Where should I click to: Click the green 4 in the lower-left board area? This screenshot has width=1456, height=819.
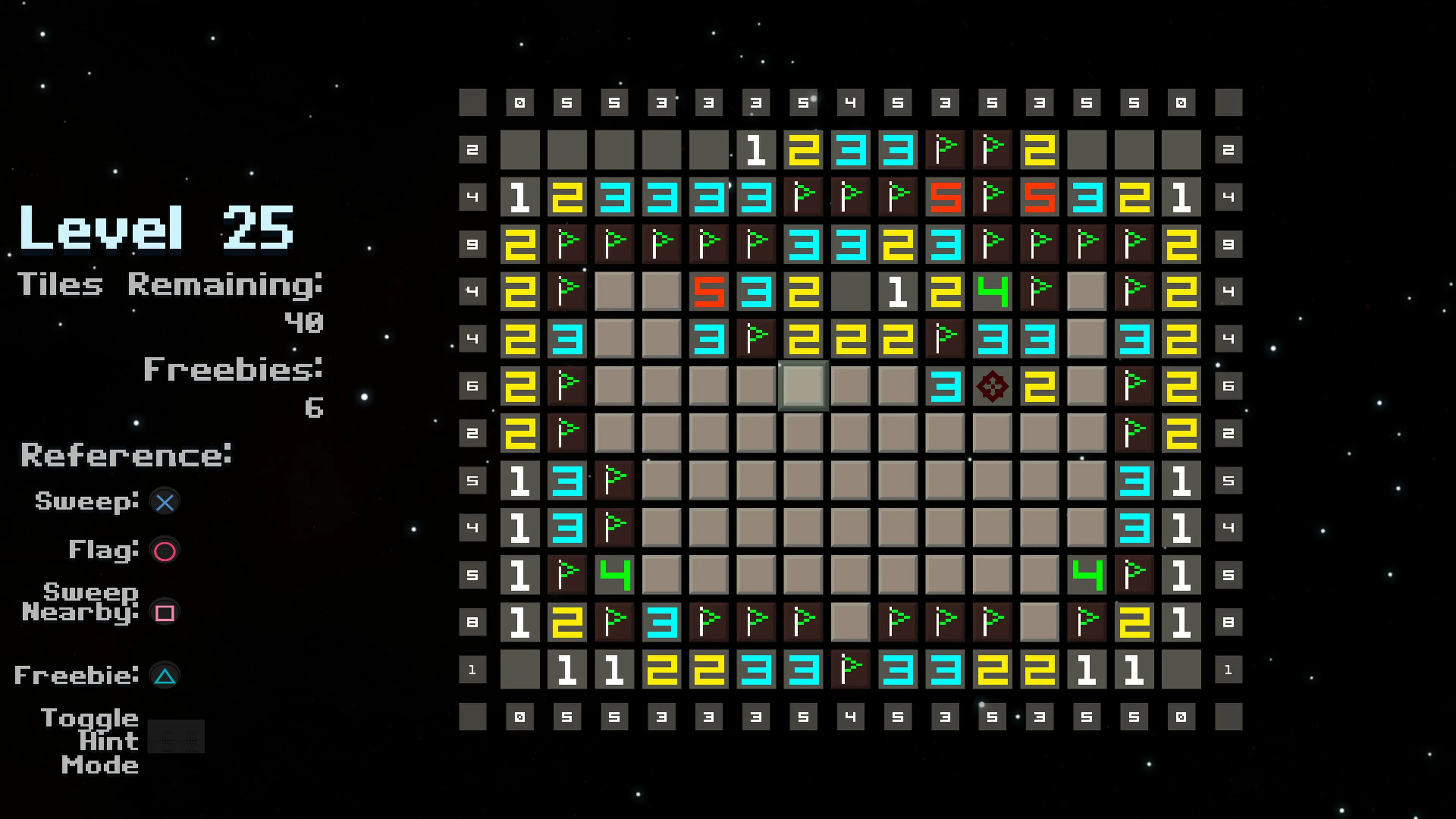click(615, 574)
